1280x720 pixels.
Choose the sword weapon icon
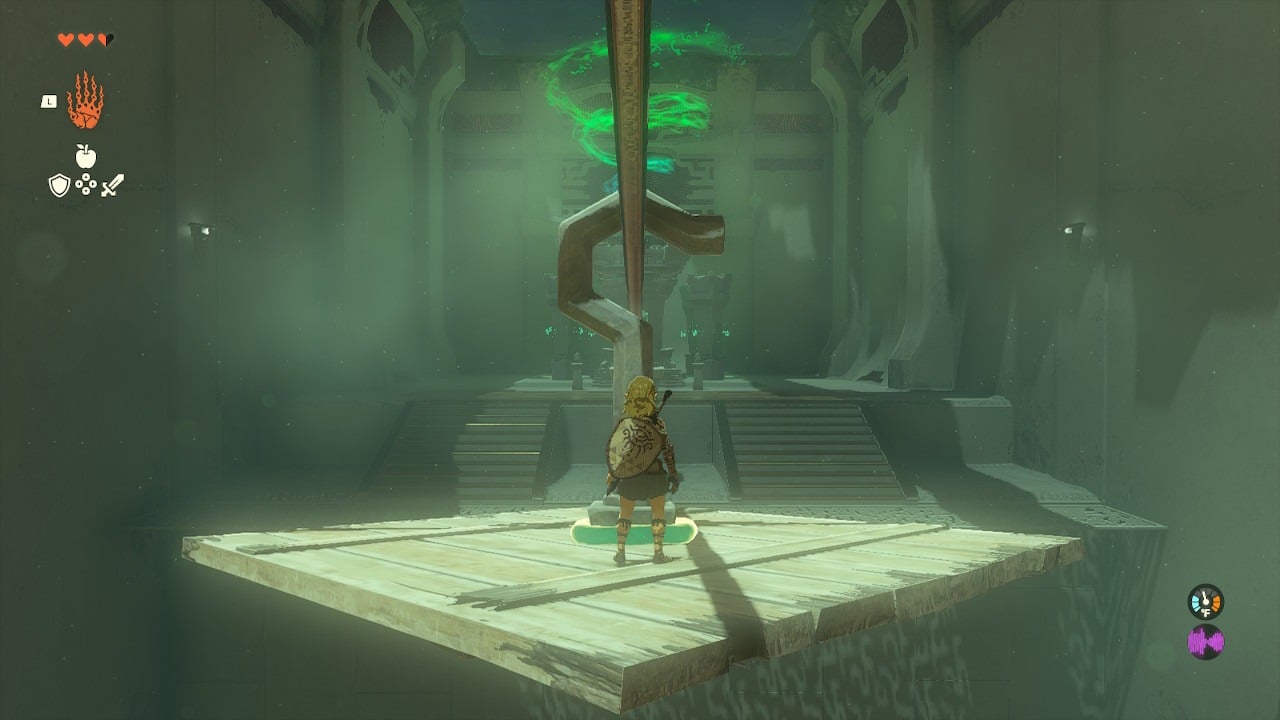(112, 185)
